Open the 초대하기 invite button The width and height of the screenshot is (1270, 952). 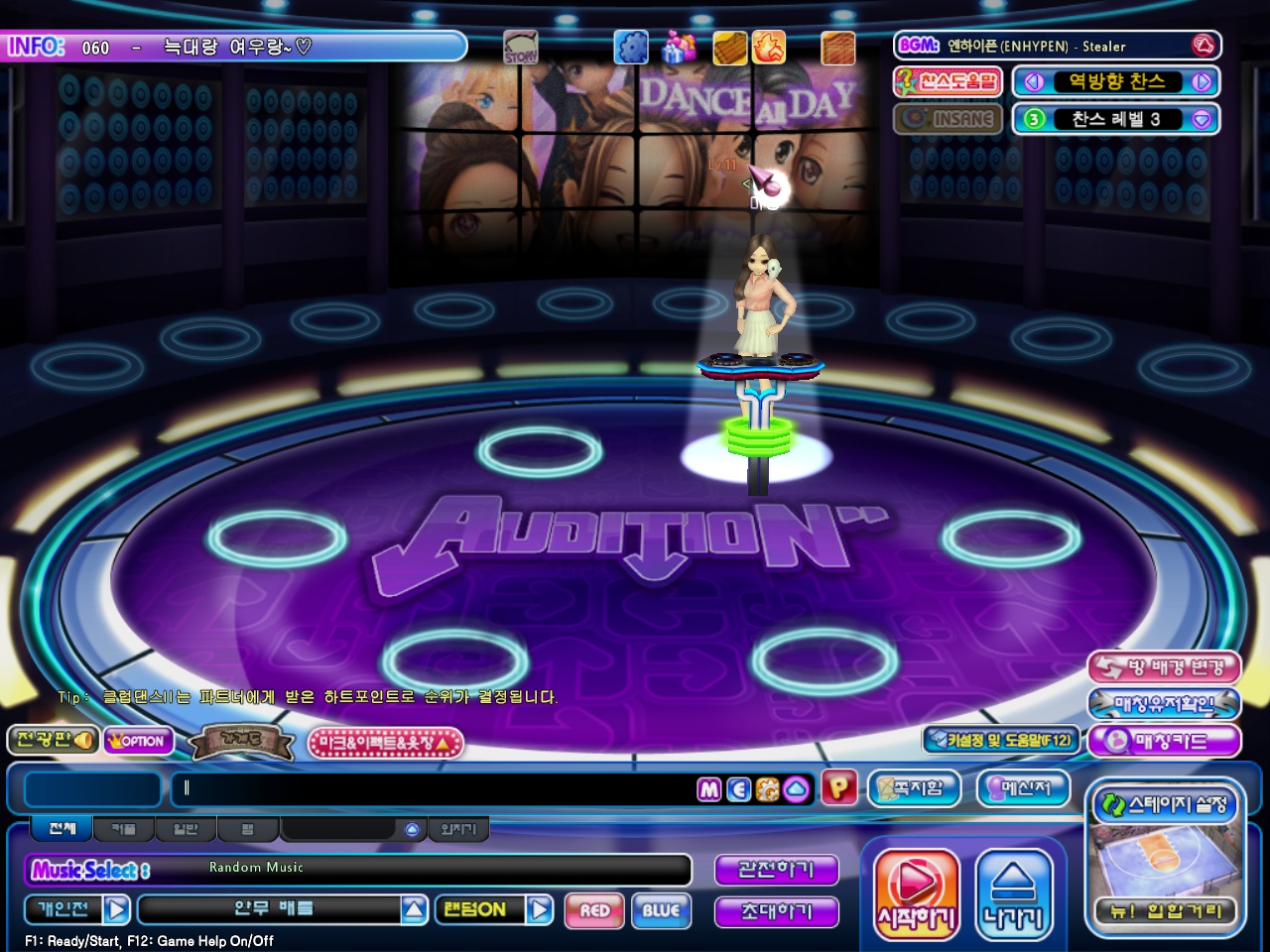(x=776, y=911)
